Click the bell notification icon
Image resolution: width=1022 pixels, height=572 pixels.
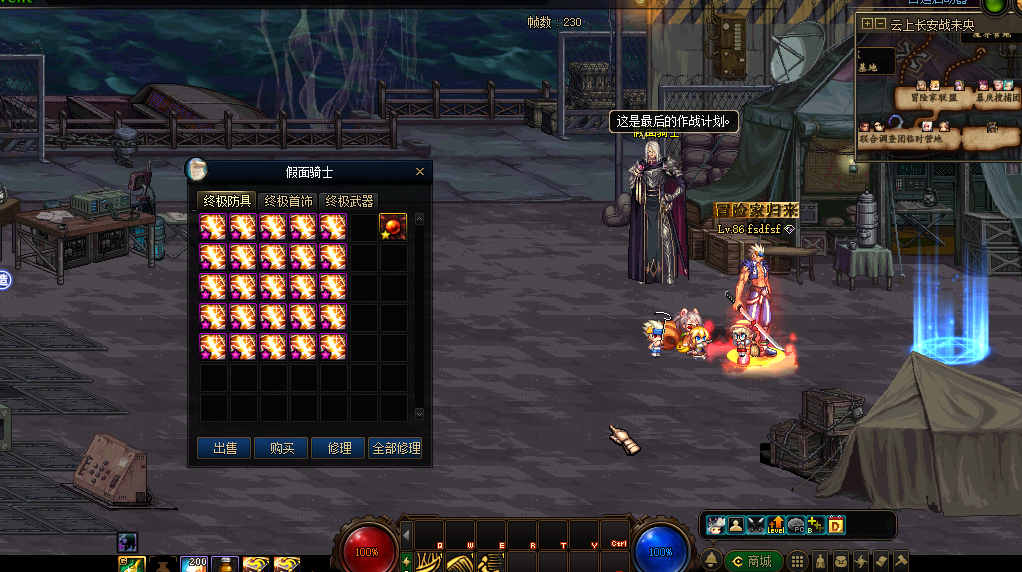712,562
